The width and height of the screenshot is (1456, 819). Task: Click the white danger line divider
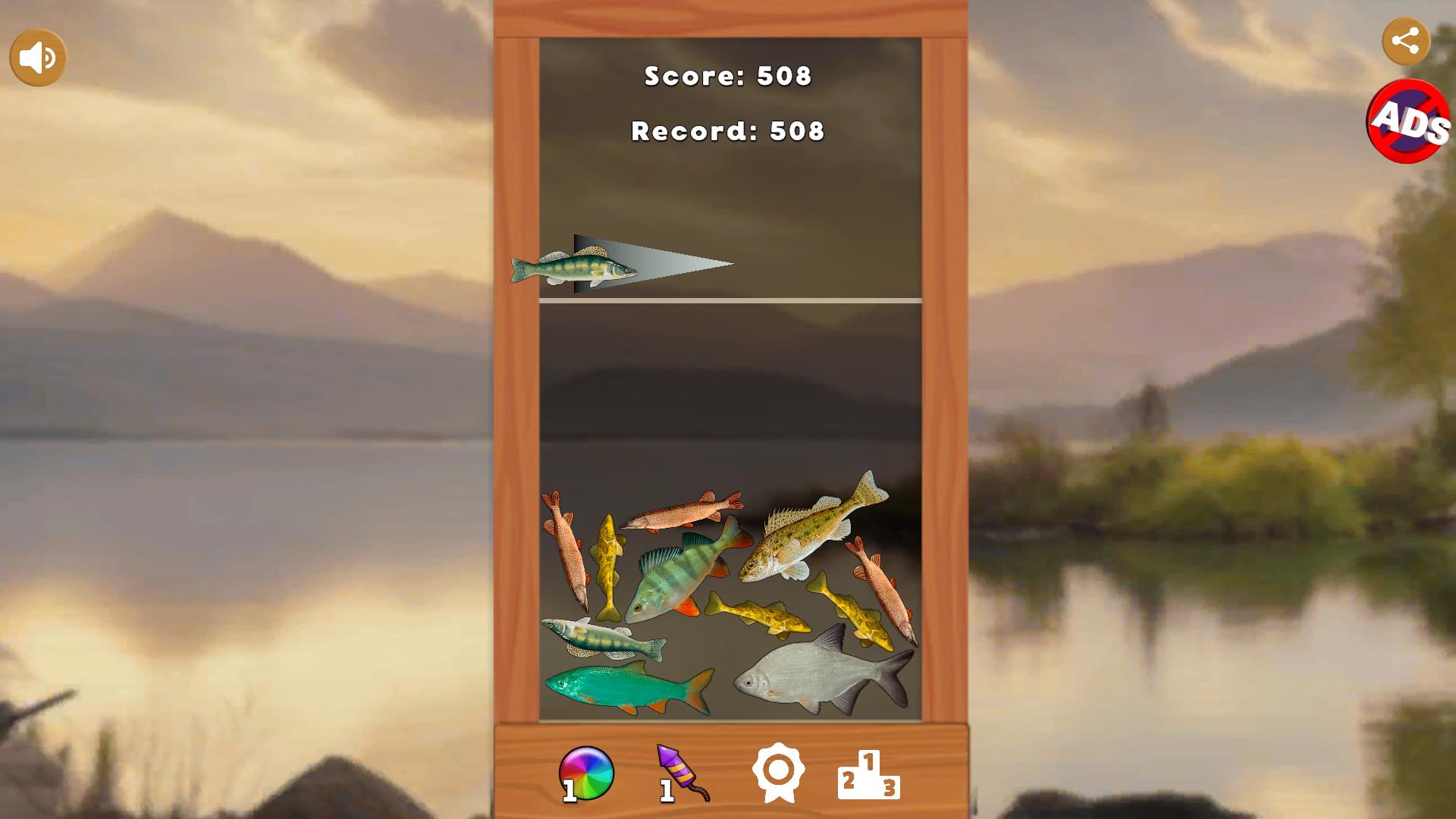pos(726,300)
